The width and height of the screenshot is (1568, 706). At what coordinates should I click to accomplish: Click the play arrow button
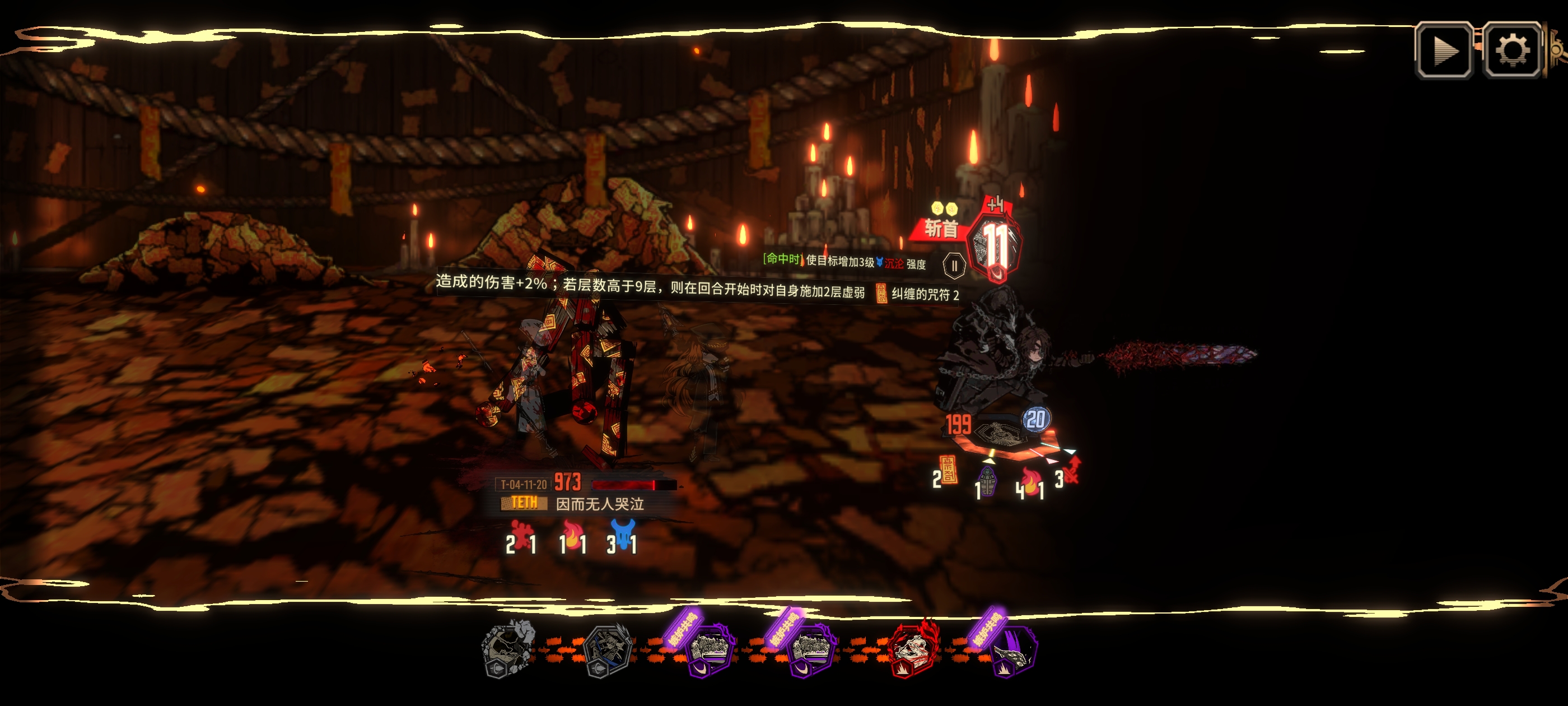point(1444,50)
